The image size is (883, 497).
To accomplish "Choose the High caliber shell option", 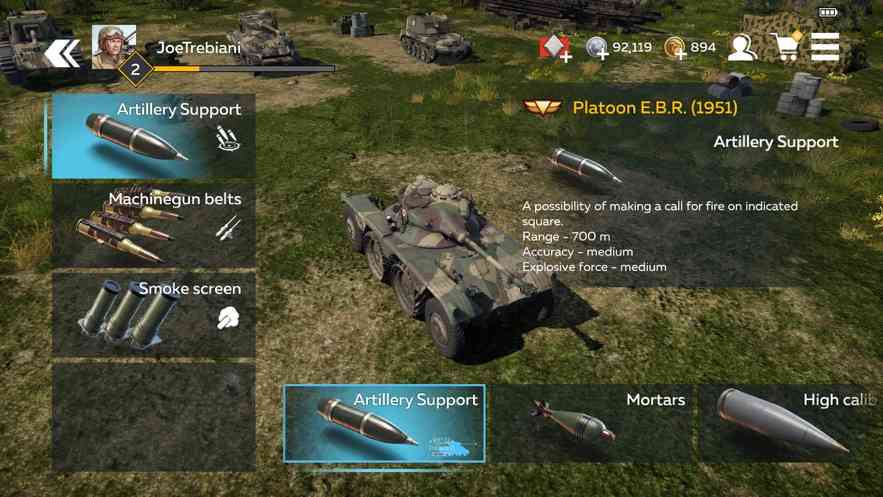I will [x=790, y=423].
